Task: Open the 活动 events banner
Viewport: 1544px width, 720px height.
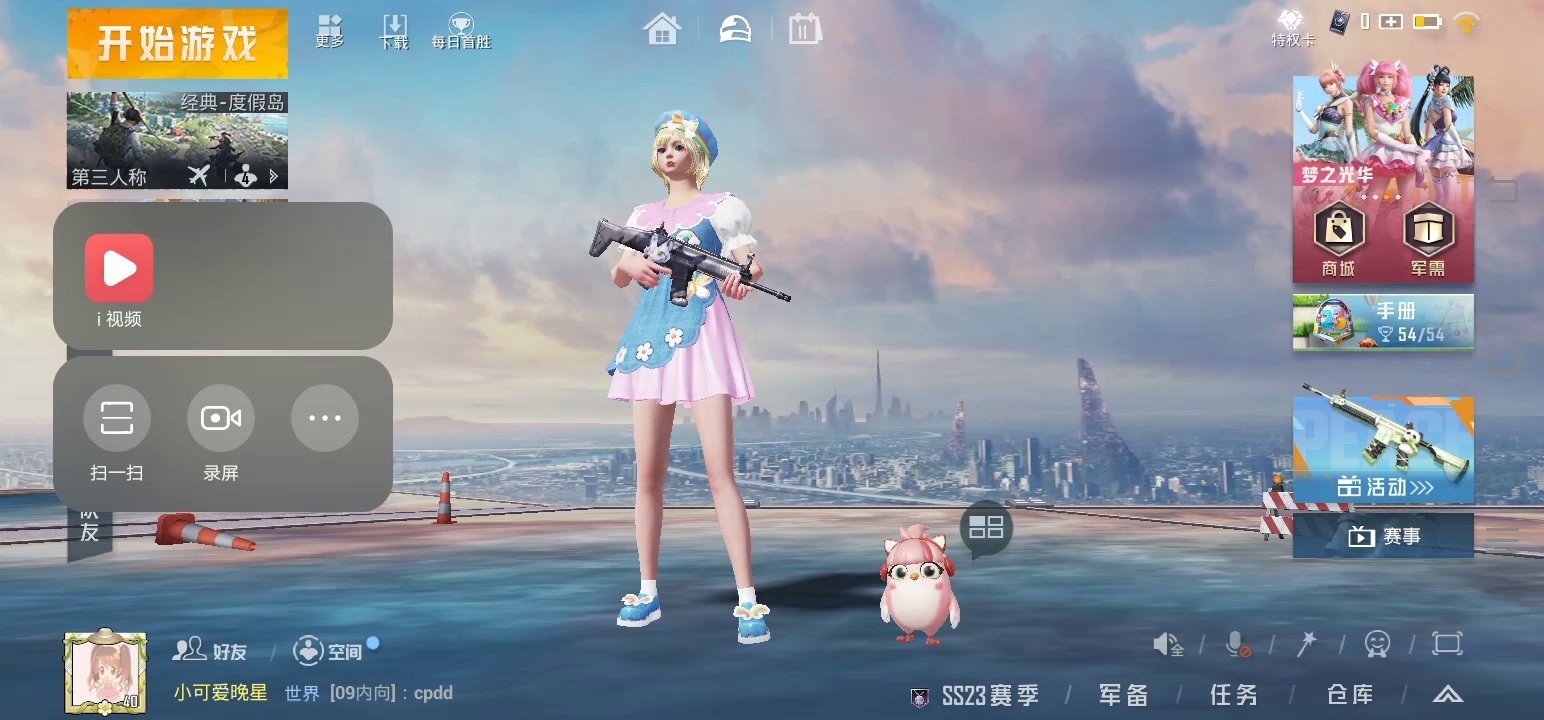Action: [1382, 449]
